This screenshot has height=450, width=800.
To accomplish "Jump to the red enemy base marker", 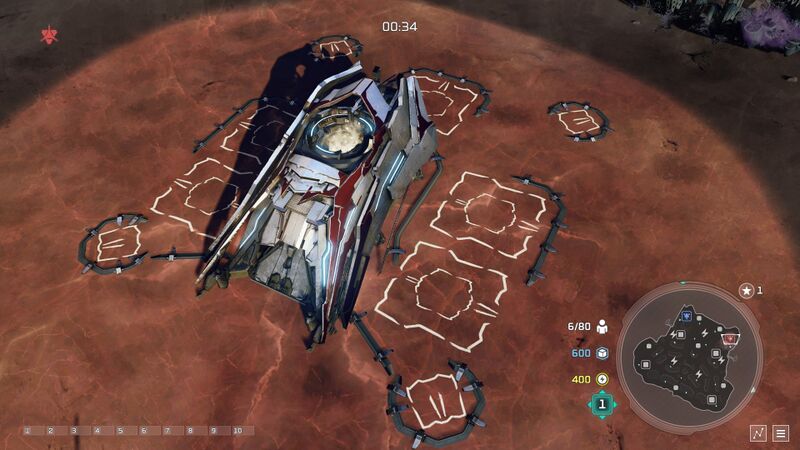I will (x=730, y=339).
